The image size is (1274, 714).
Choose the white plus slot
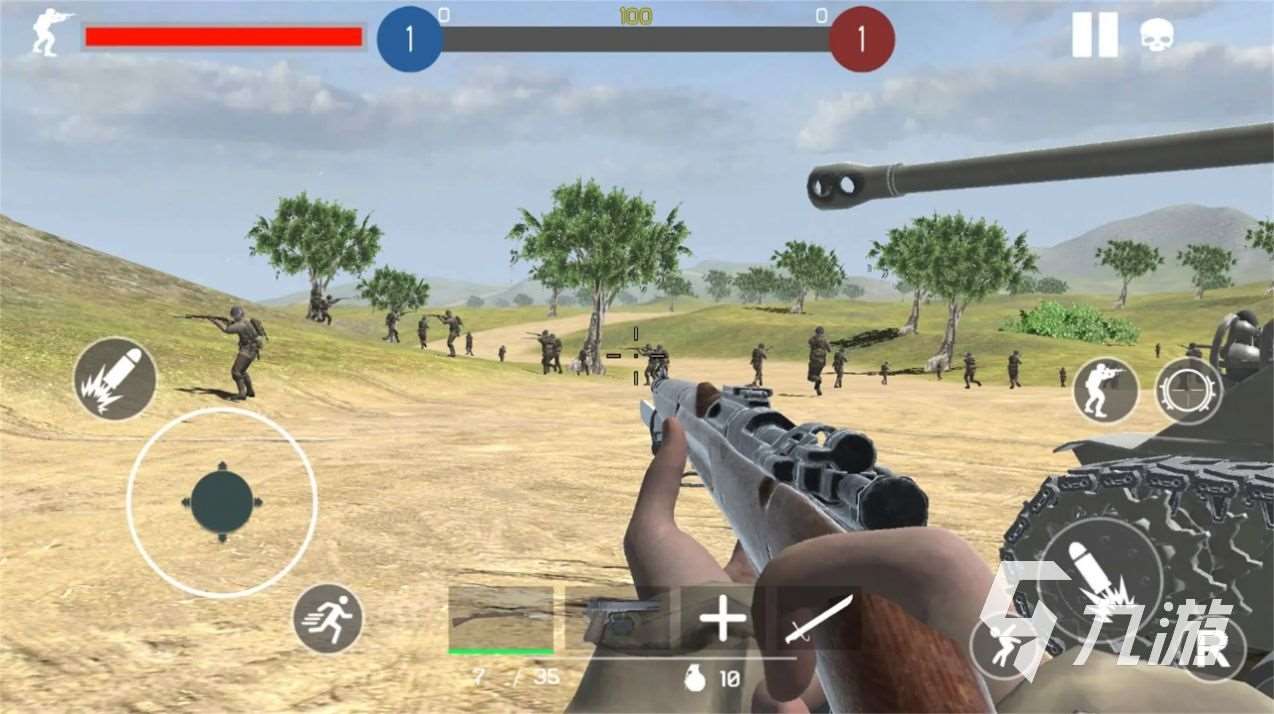click(722, 620)
